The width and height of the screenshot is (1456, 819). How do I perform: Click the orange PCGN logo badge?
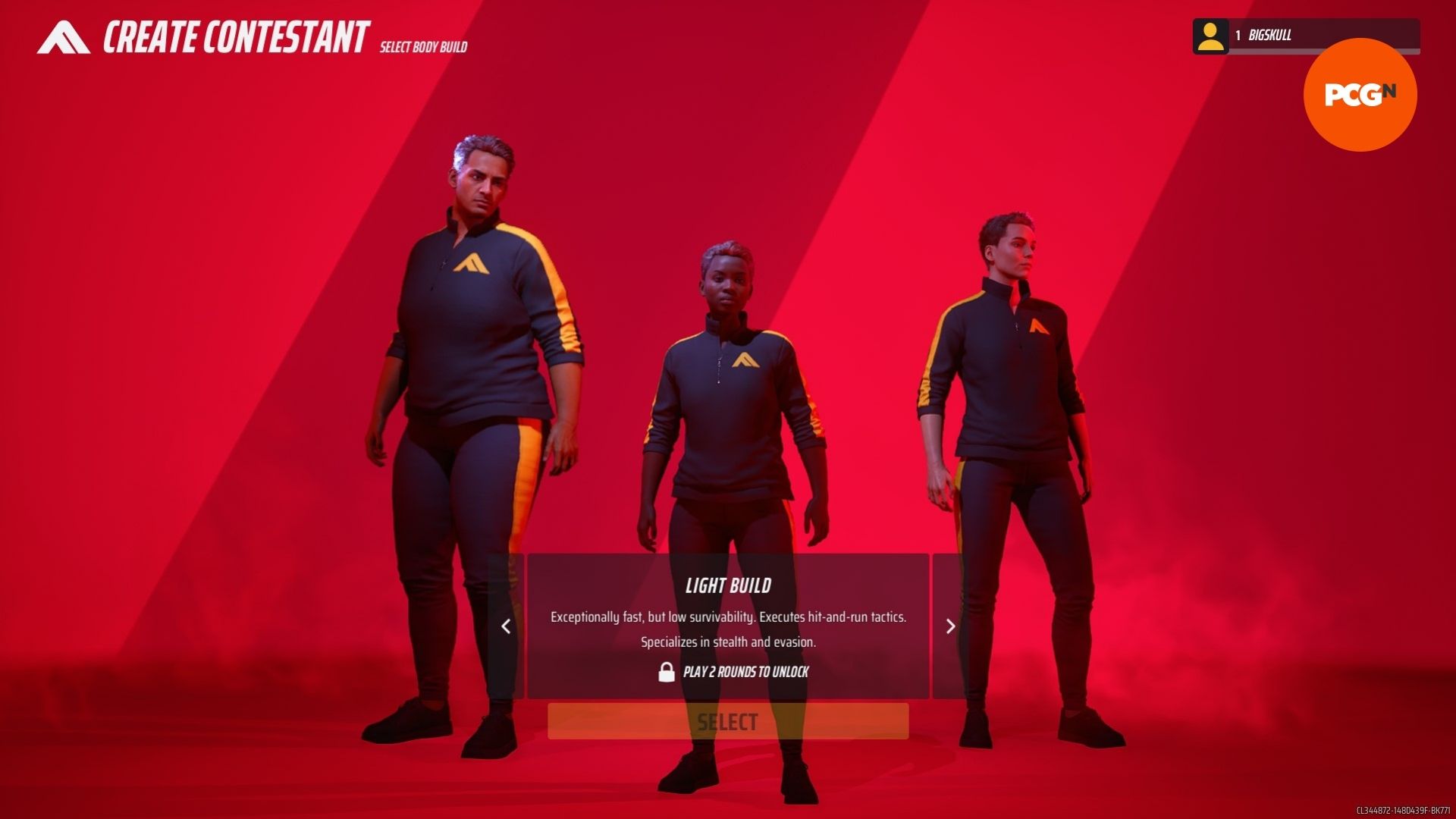(1360, 94)
